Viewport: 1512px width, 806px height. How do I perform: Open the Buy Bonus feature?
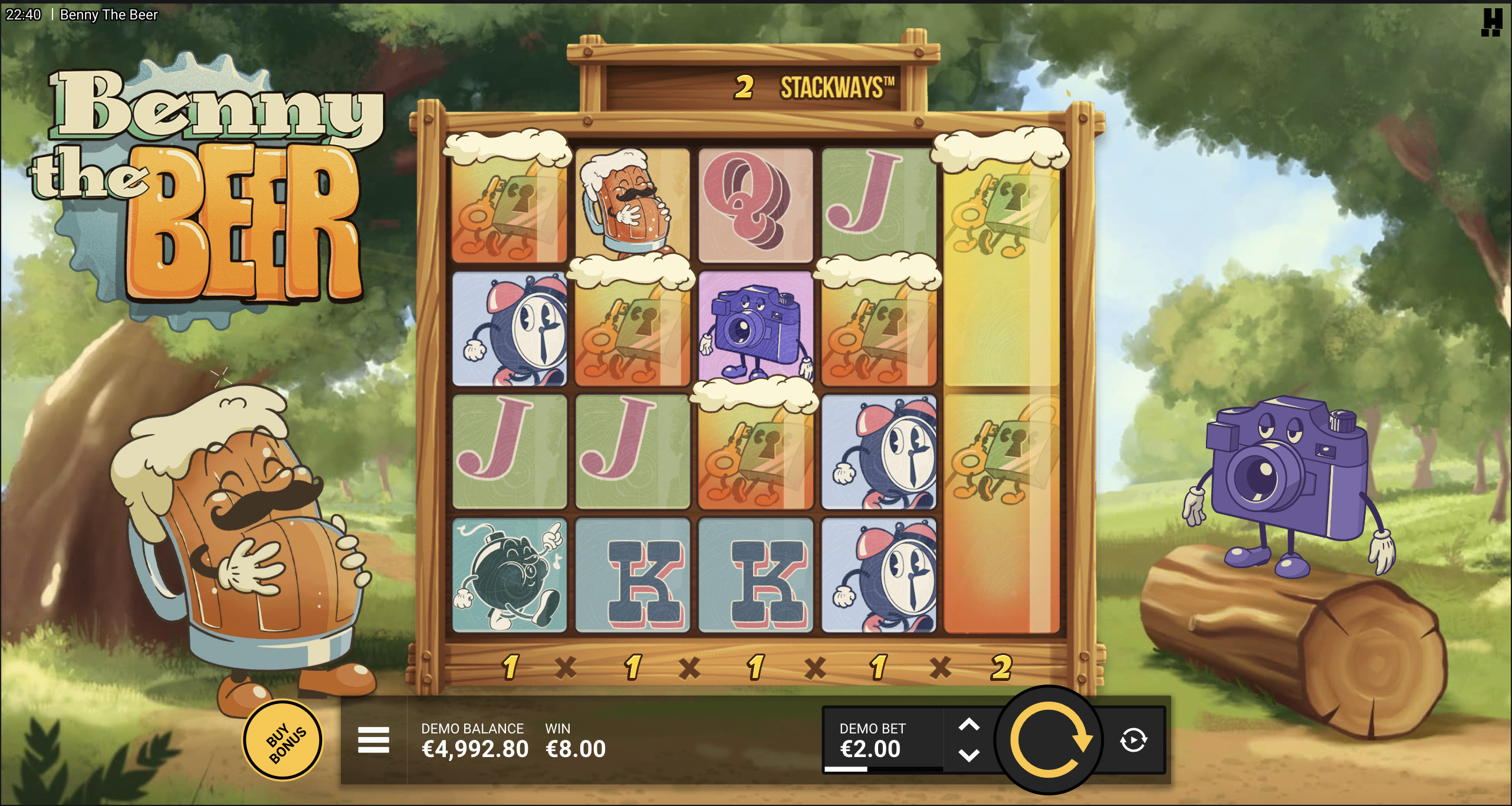(x=283, y=740)
